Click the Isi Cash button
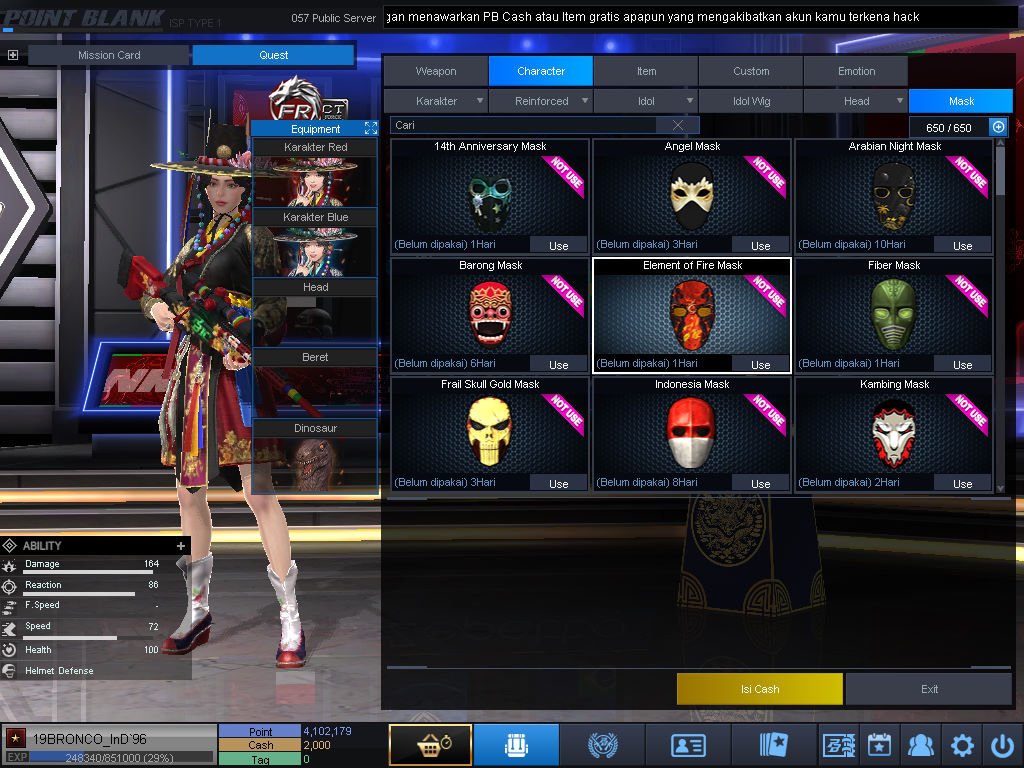This screenshot has height=768, width=1024. pos(760,689)
